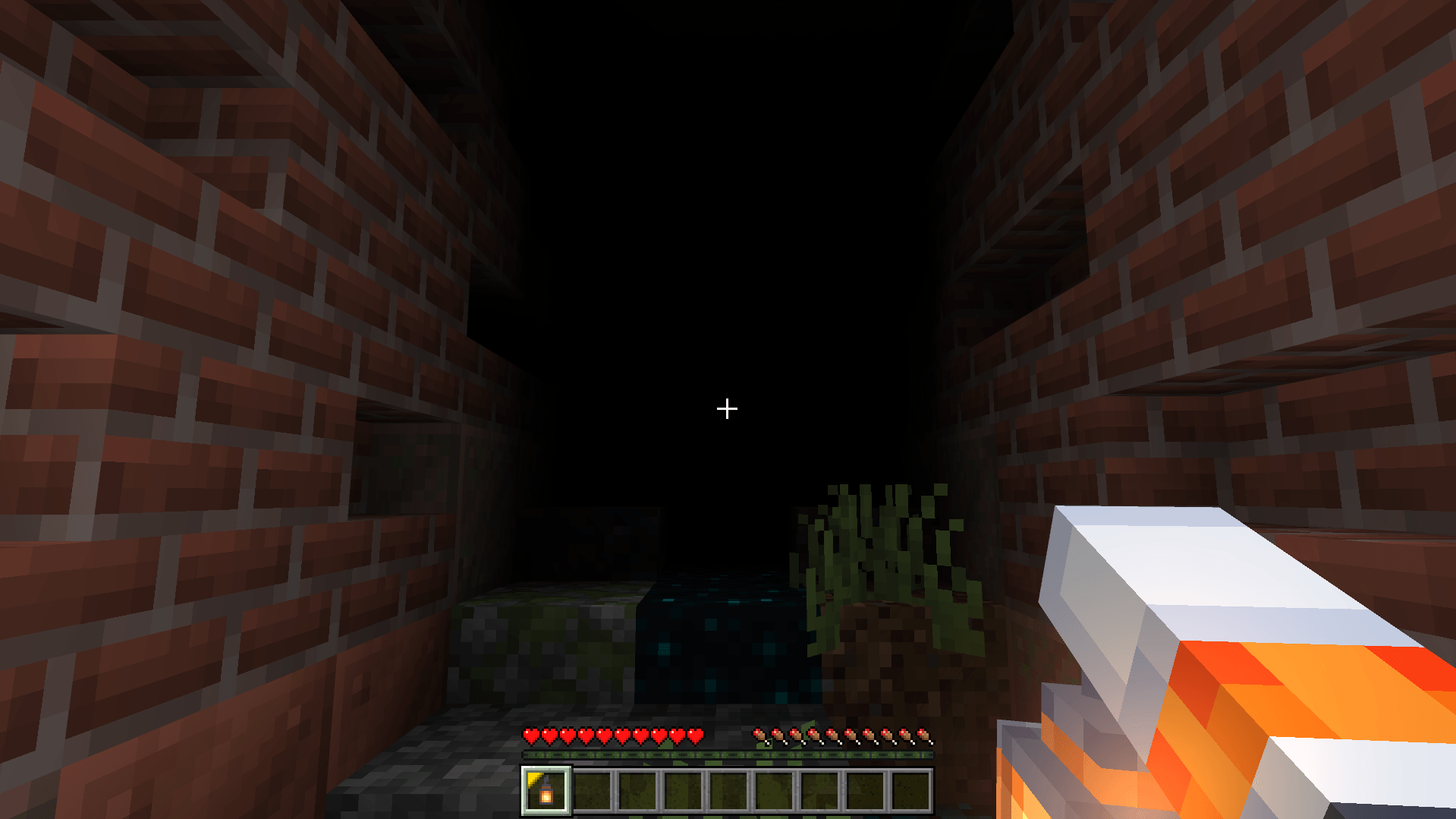Click the rightmost heart in the health bar
Viewport: 1456px width, 819px height.
point(694,736)
